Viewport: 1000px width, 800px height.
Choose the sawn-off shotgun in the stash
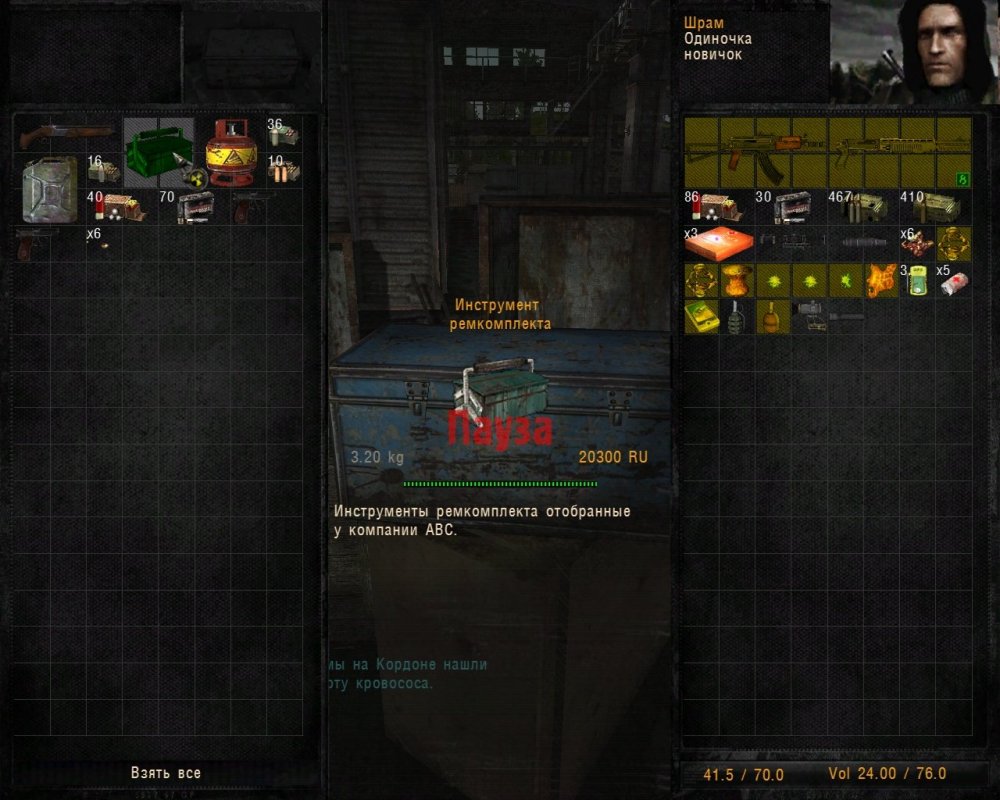tap(68, 133)
